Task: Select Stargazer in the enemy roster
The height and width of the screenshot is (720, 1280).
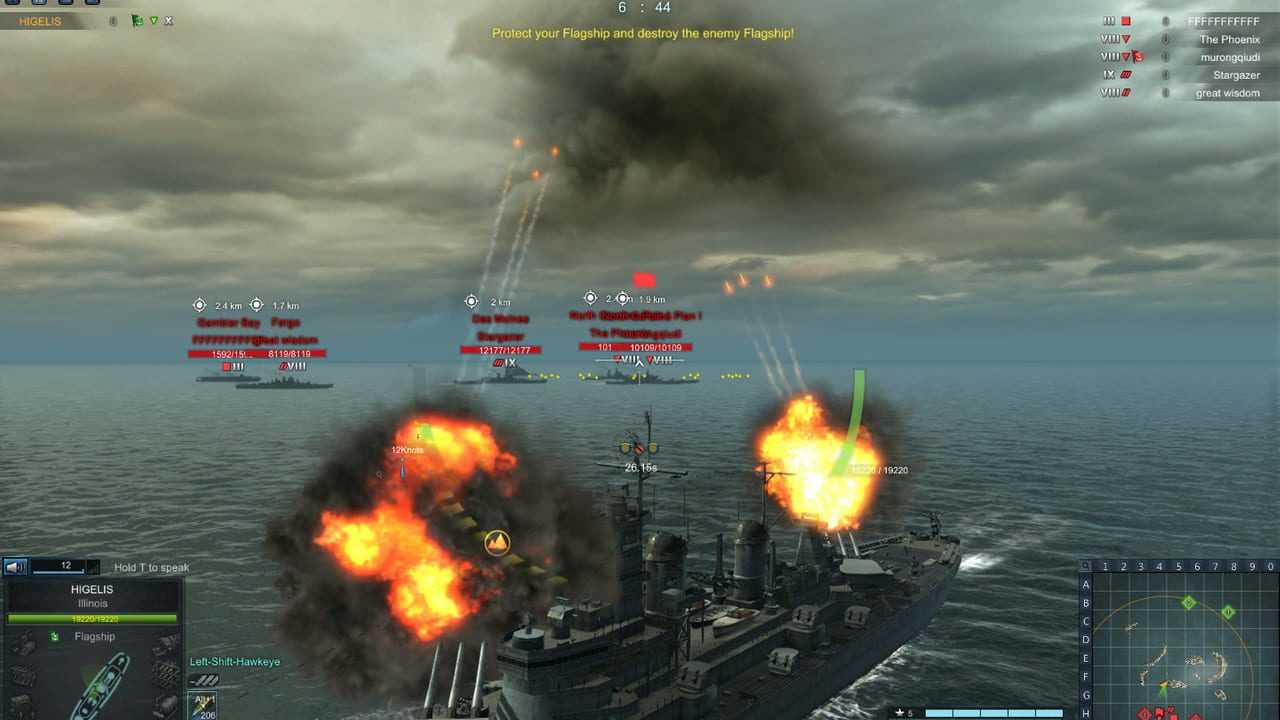Action: pyautogui.click(x=1236, y=75)
